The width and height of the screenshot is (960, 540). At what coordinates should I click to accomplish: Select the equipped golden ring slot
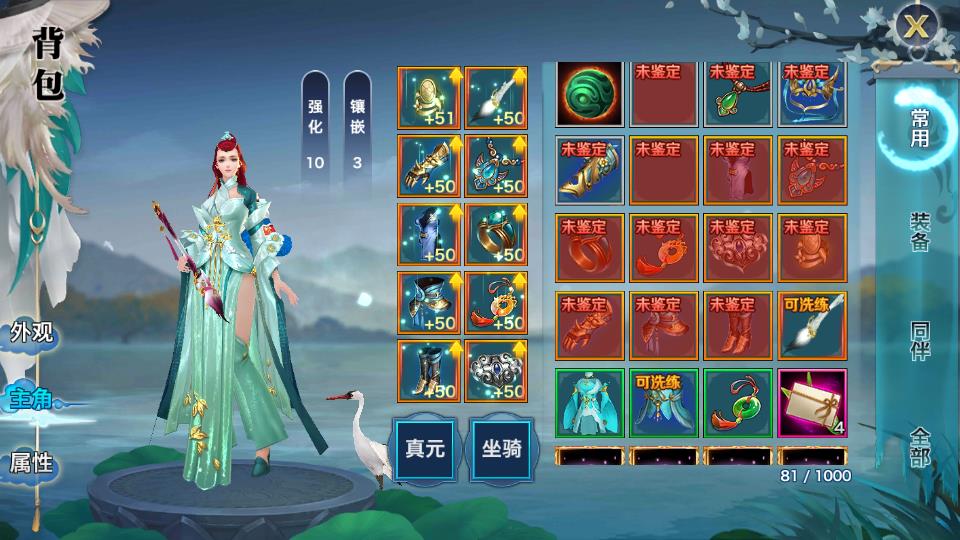click(496, 233)
